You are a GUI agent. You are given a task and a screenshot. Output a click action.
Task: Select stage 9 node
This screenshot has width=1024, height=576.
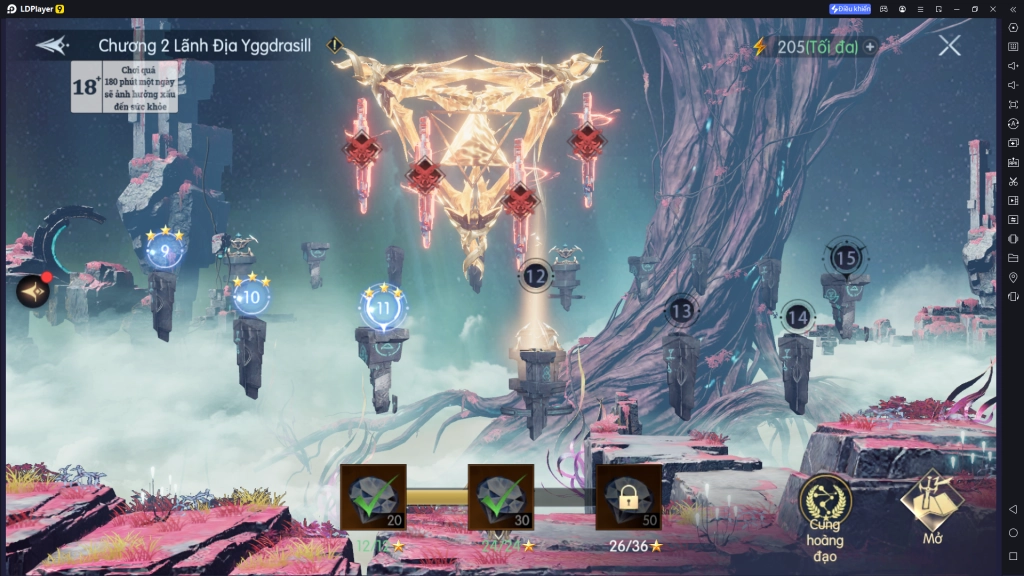pyautogui.click(x=164, y=250)
